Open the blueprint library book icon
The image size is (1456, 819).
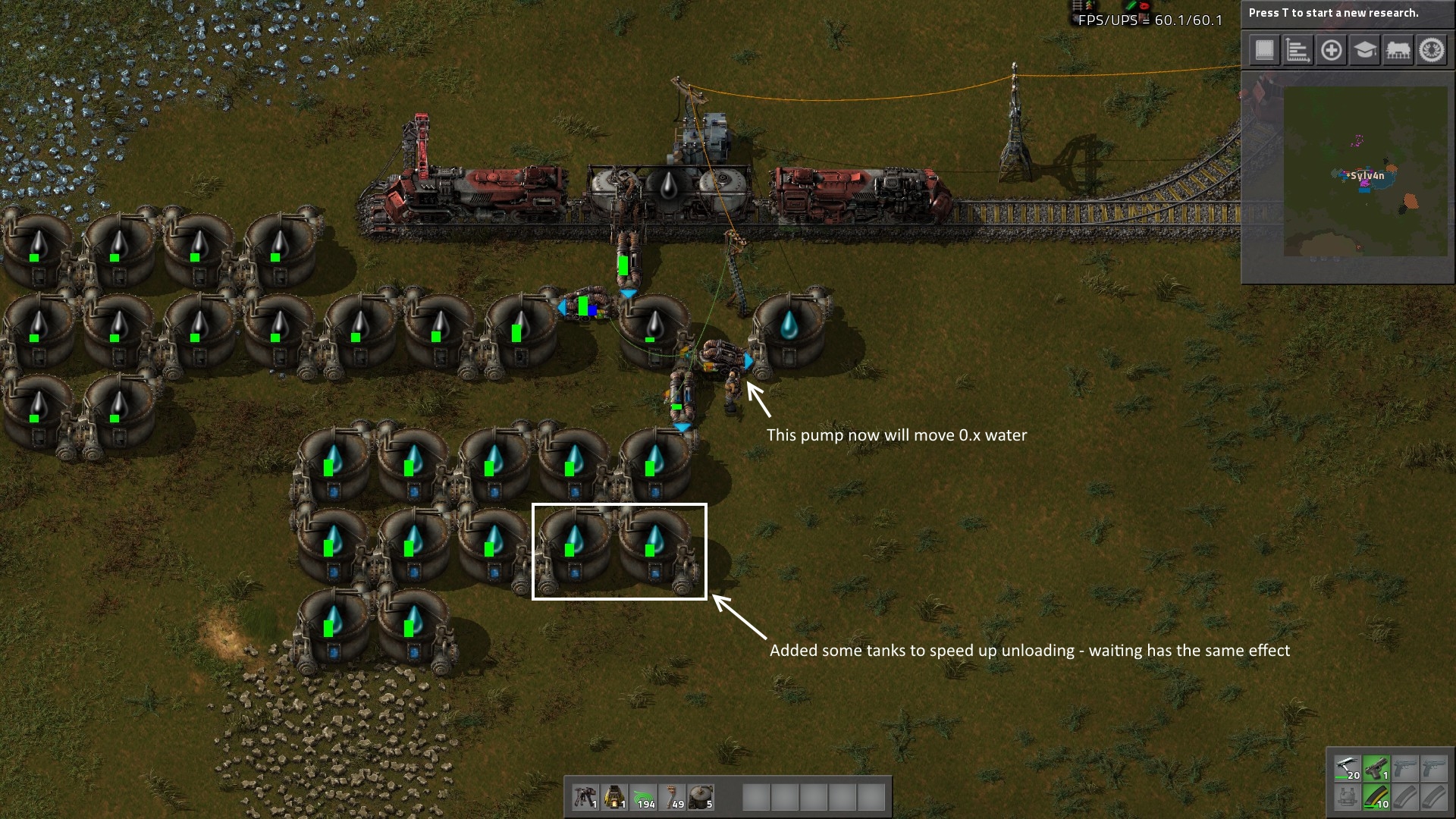click(x=1264, y=51)
